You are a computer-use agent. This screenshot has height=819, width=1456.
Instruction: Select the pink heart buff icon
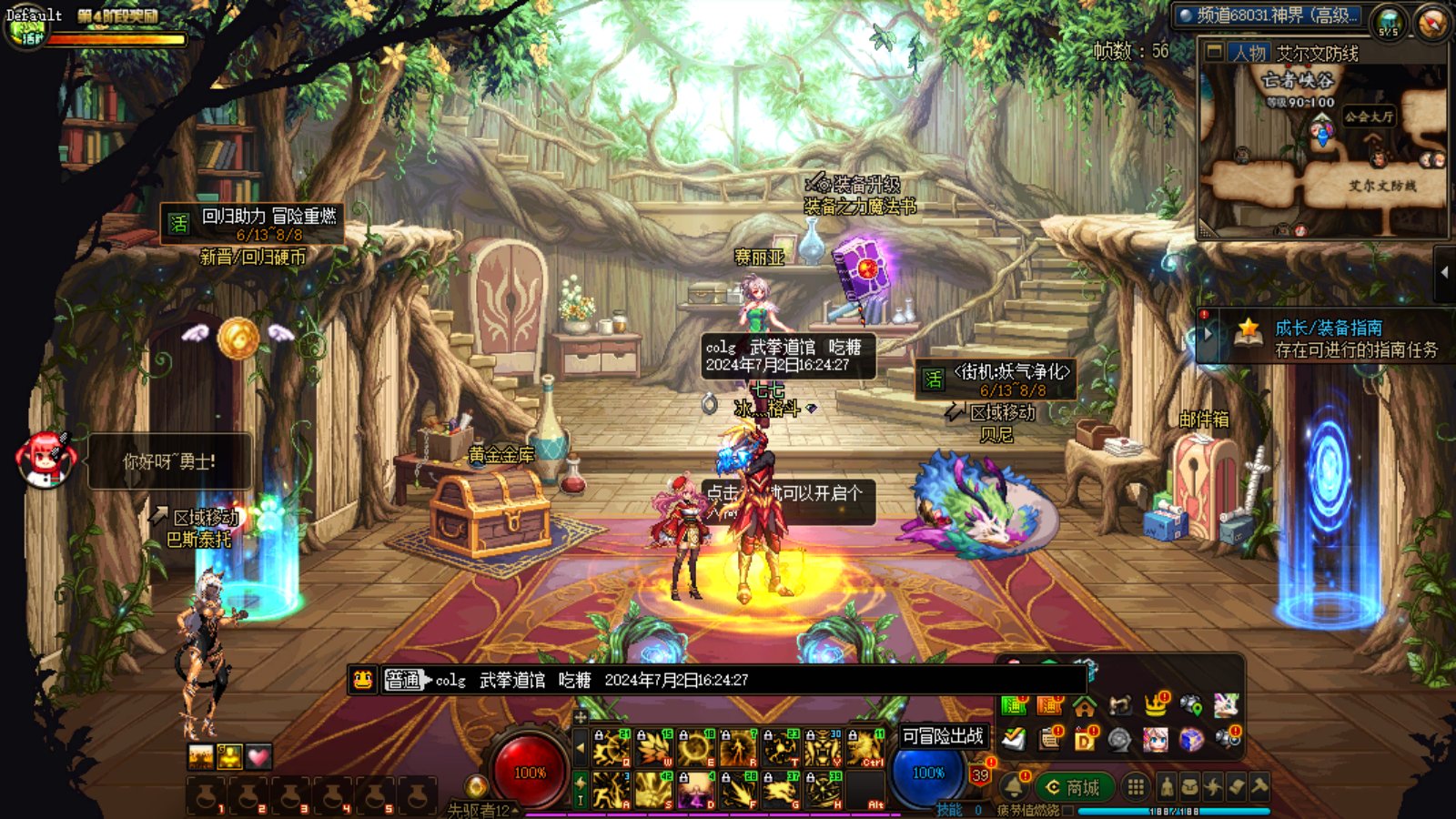click(x=258, y=756)
